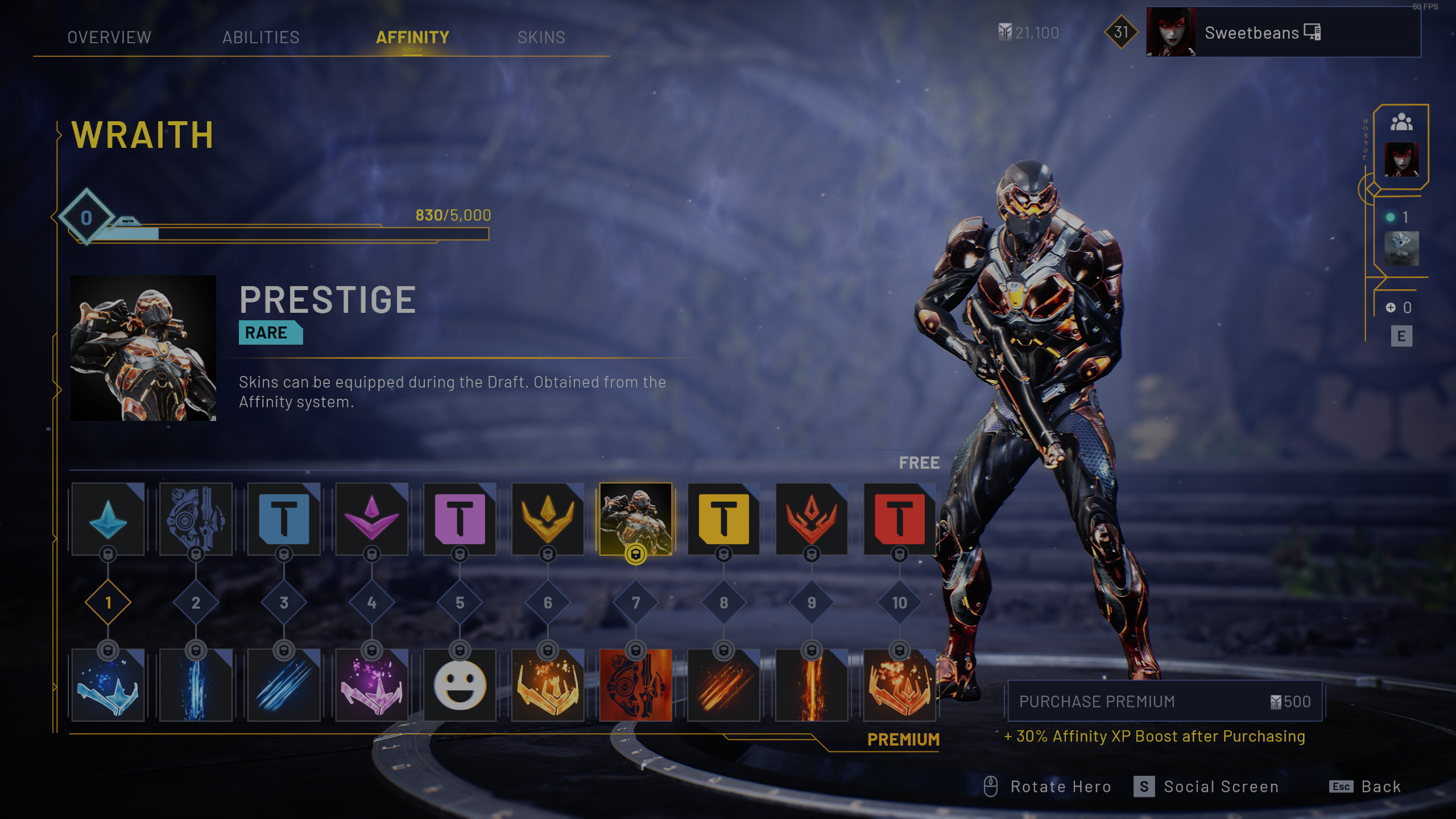
Task: Select the red T title reward
Action: (899, 518)
